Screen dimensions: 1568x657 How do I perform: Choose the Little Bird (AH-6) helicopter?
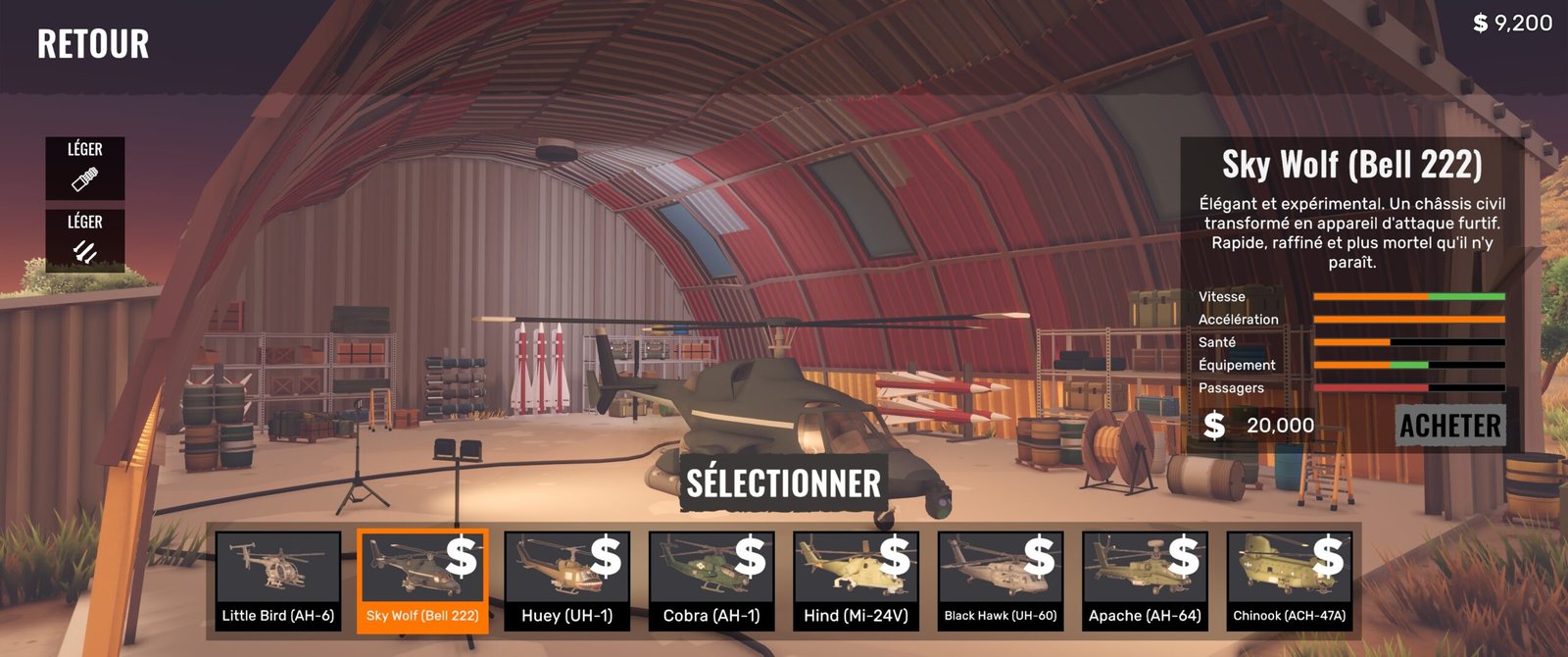point(278,581)
